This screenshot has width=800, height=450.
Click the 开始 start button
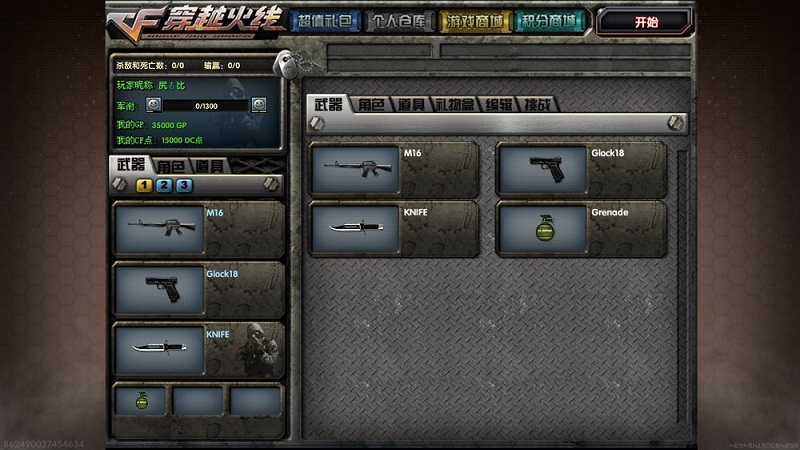(x=645, y=21)
